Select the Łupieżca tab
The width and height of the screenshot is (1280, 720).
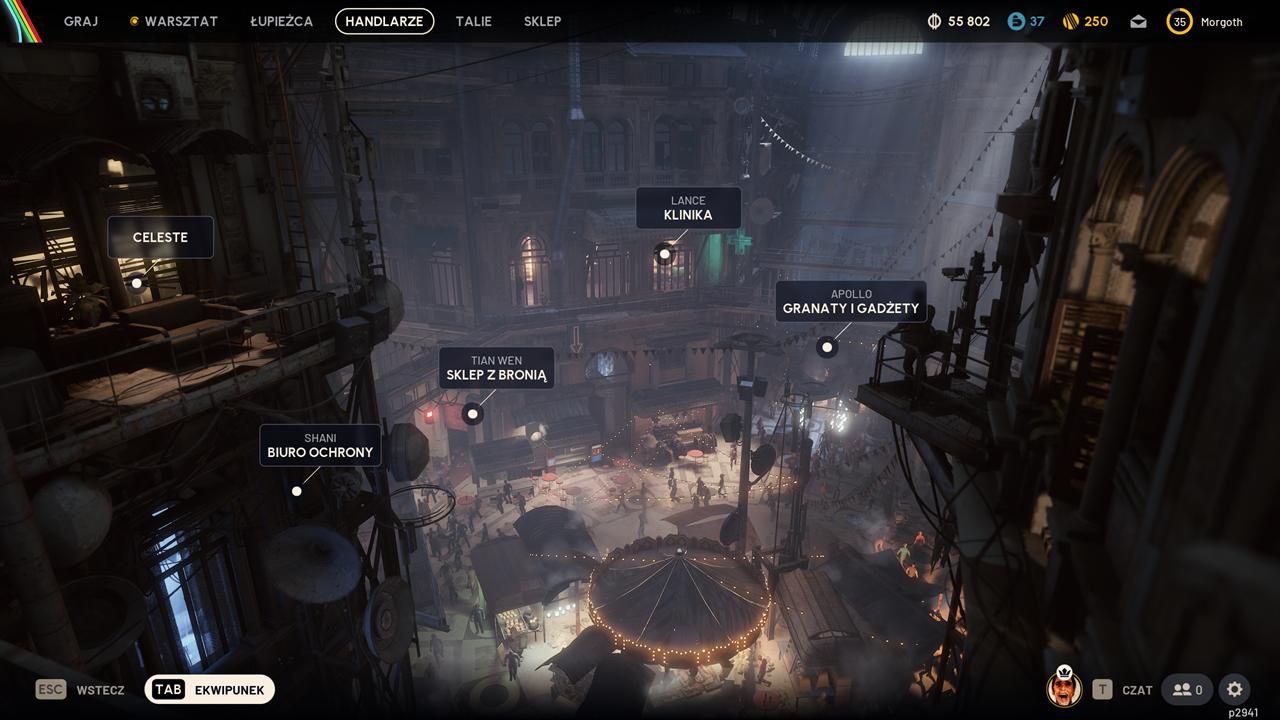tap(281, 21)
